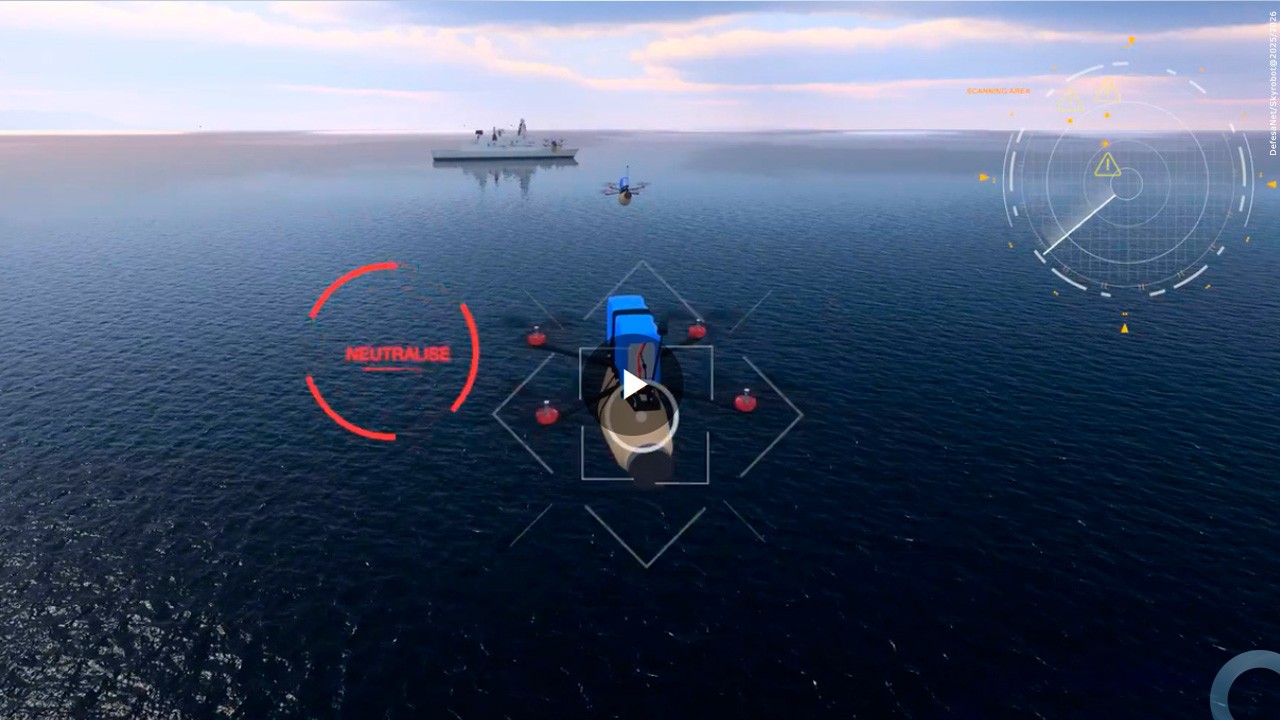
Task: Click the DefesaNet/Skyrobot watermark text
Action: coord(1272,78)
